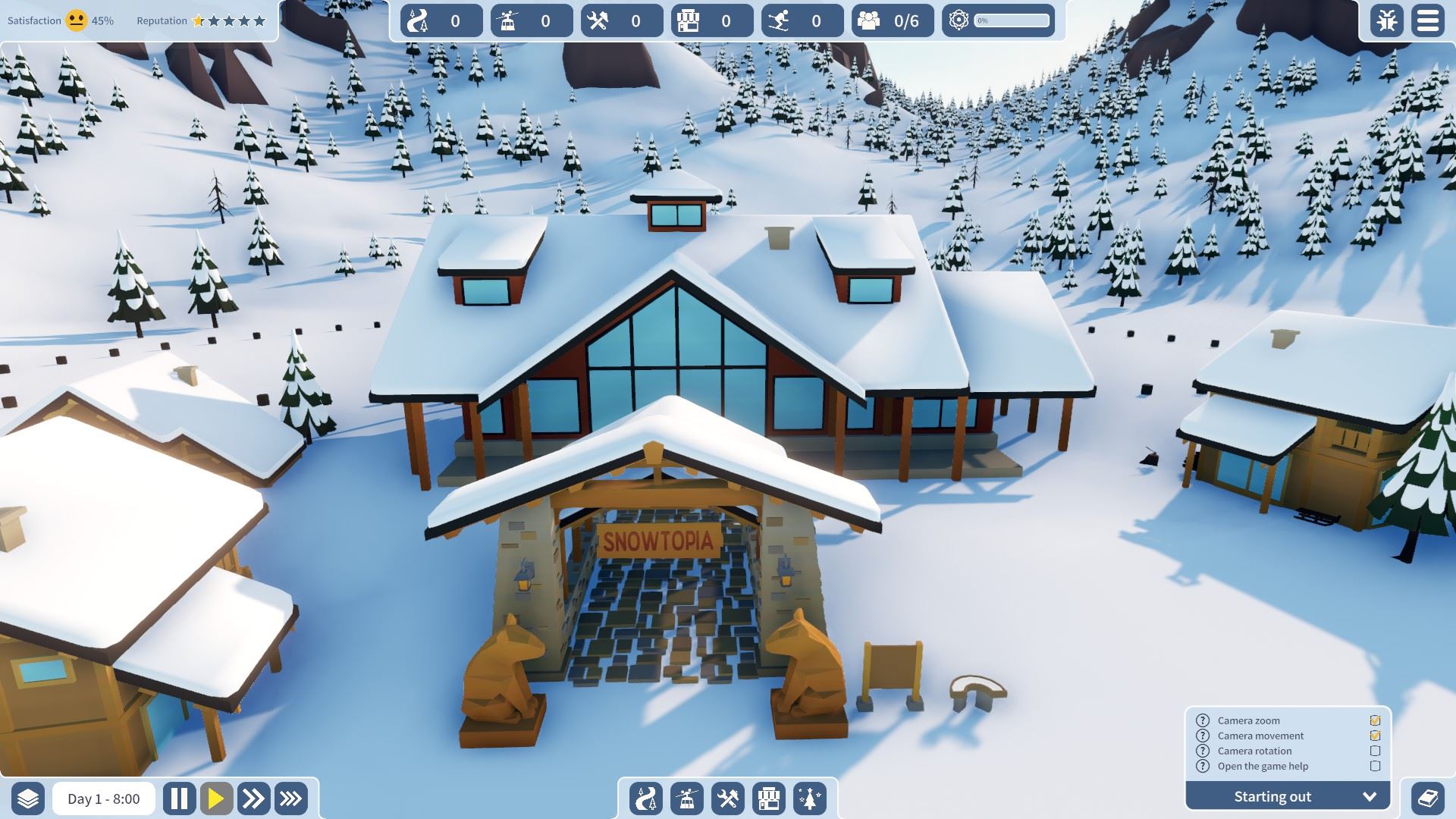Enable the Camera rotation checkbox
This screenshot has width=1456, height=819.
1376,751
